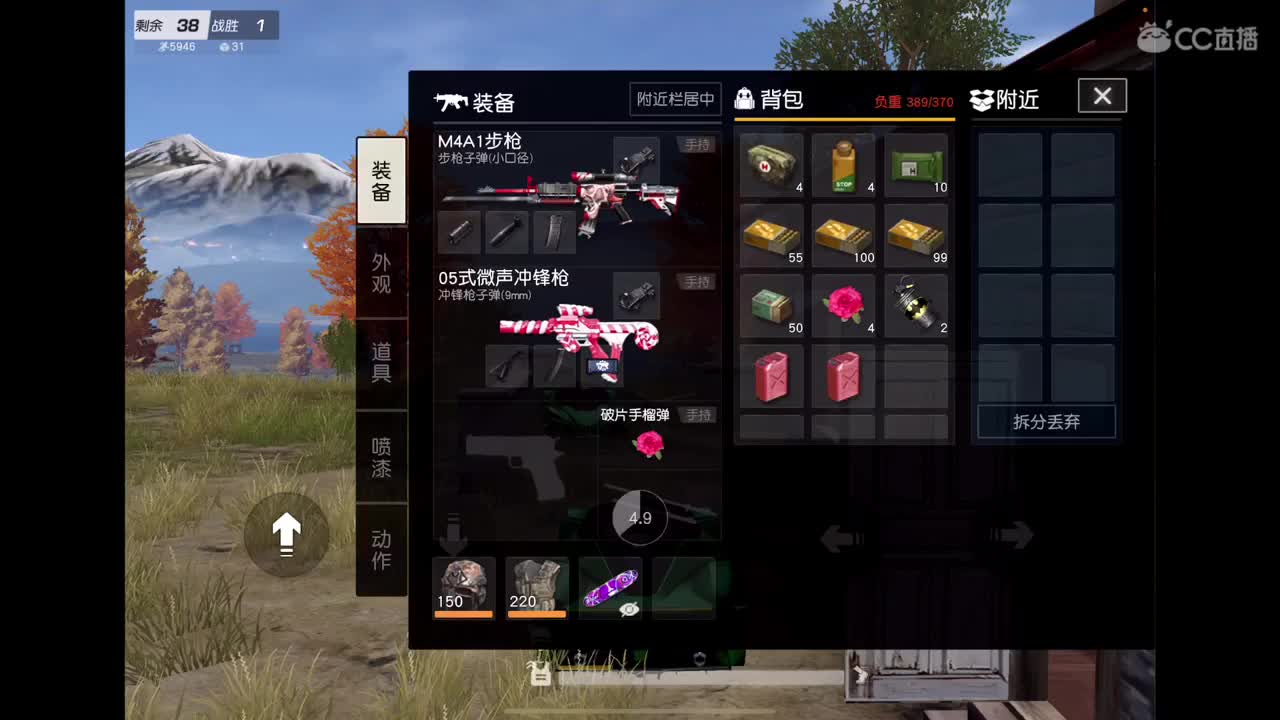Click the helmet durability bar below 150

point(463,613)
